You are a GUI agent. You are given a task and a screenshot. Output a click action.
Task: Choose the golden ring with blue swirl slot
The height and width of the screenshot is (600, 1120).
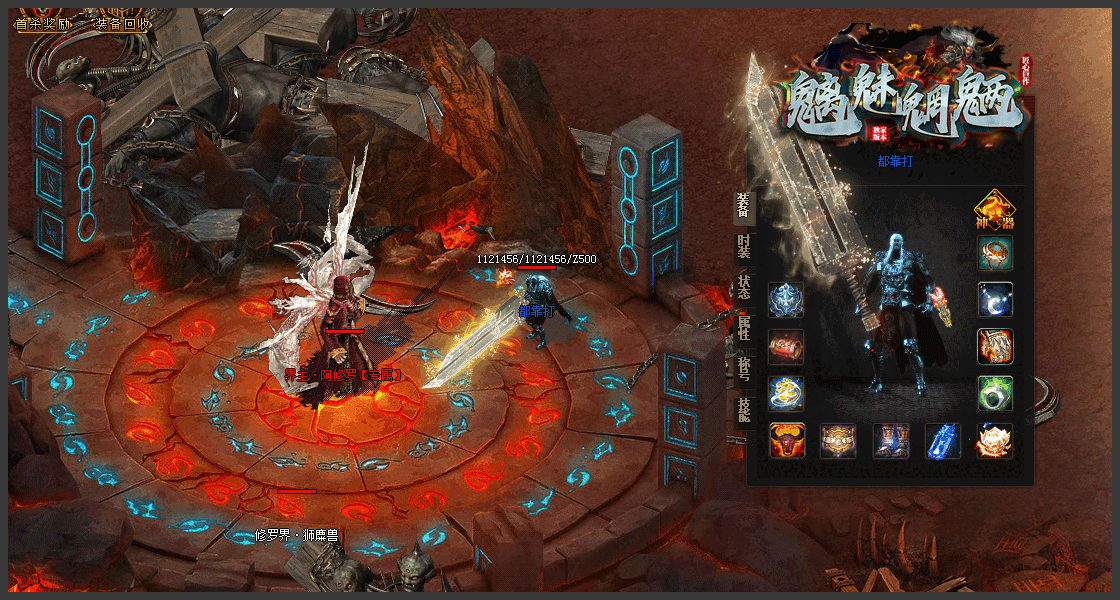tap(786, 393)
